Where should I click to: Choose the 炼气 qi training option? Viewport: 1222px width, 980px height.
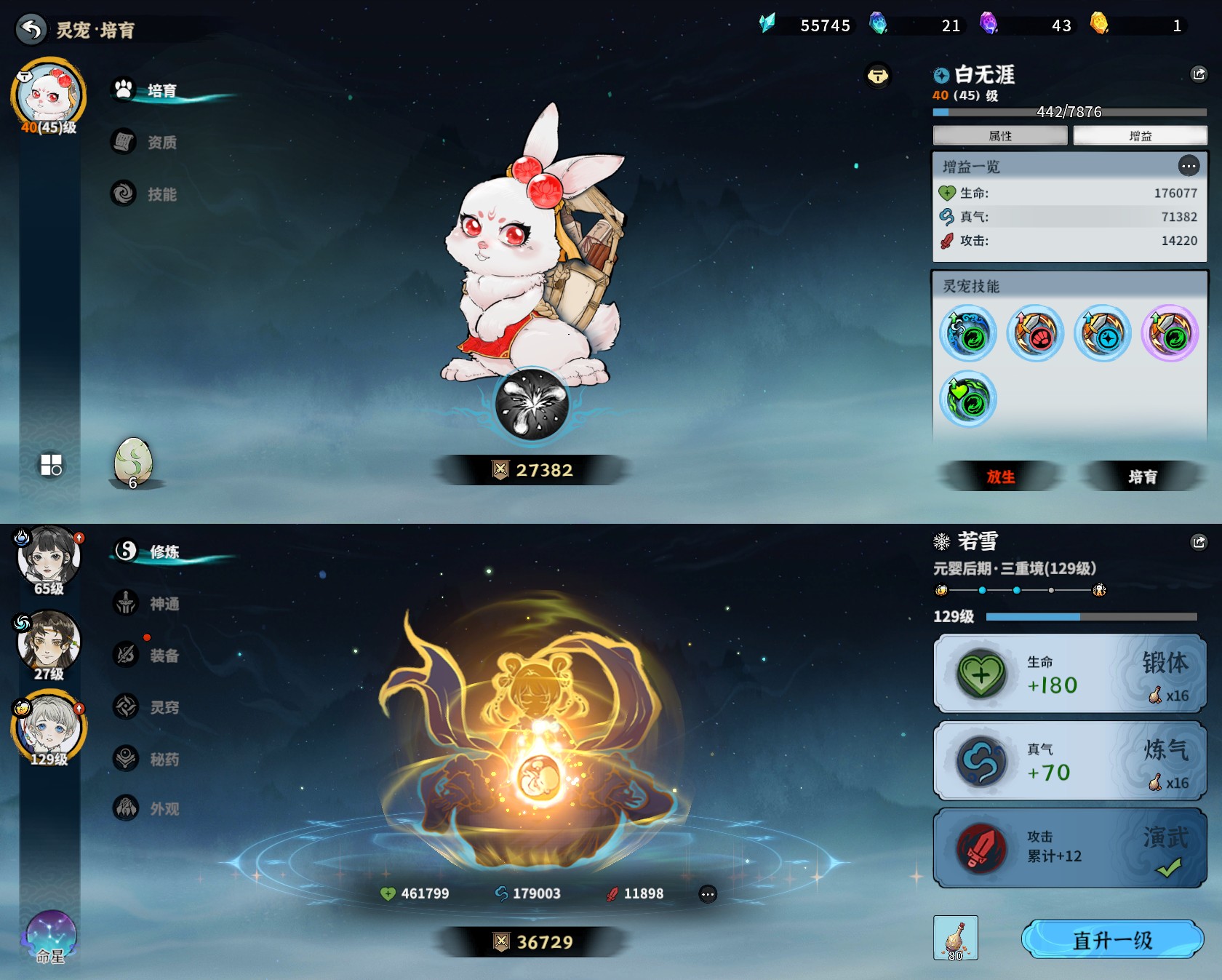click(x=1069, y=761)
